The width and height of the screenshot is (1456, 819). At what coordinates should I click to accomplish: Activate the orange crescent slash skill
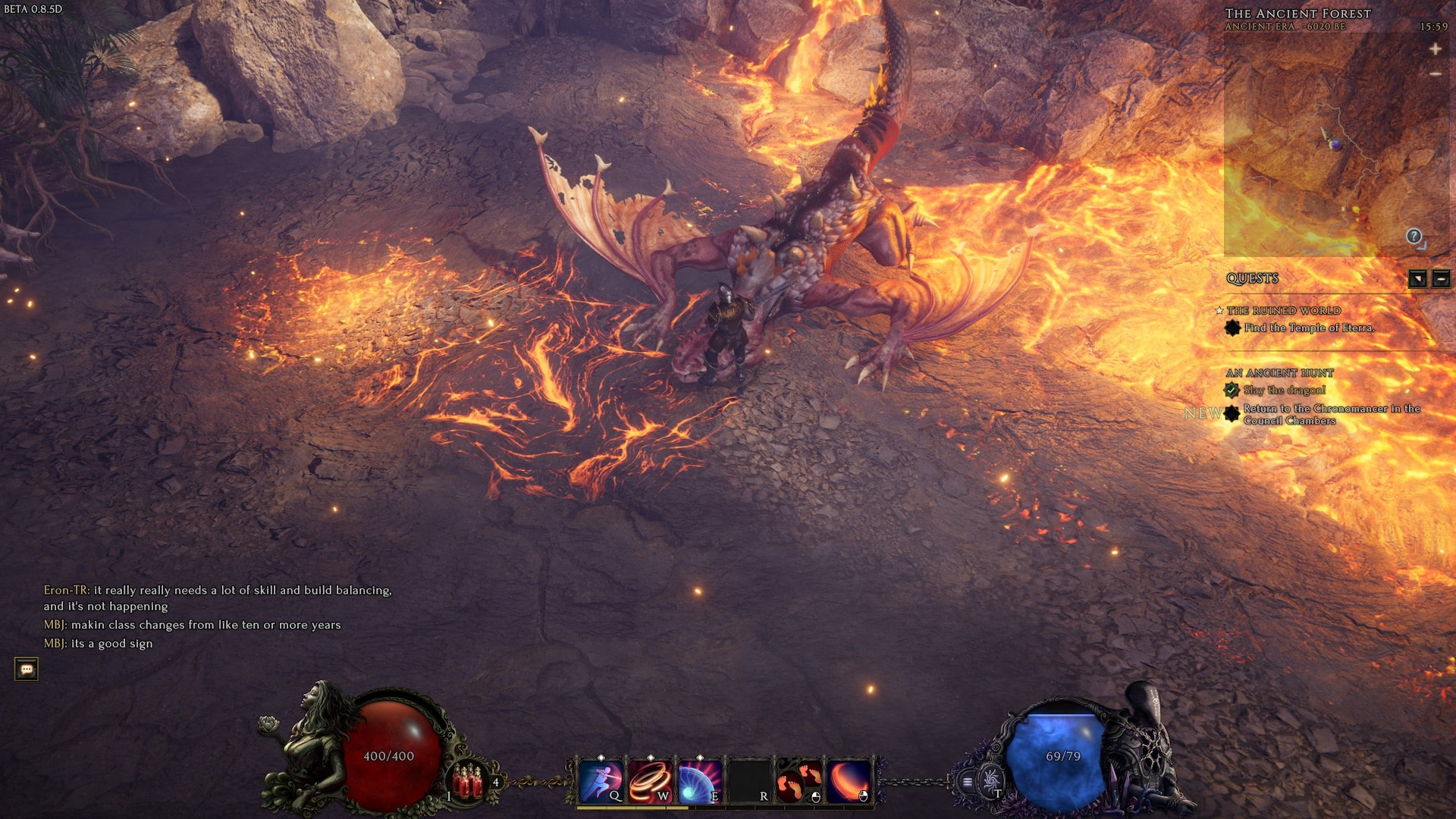point(849,781)
